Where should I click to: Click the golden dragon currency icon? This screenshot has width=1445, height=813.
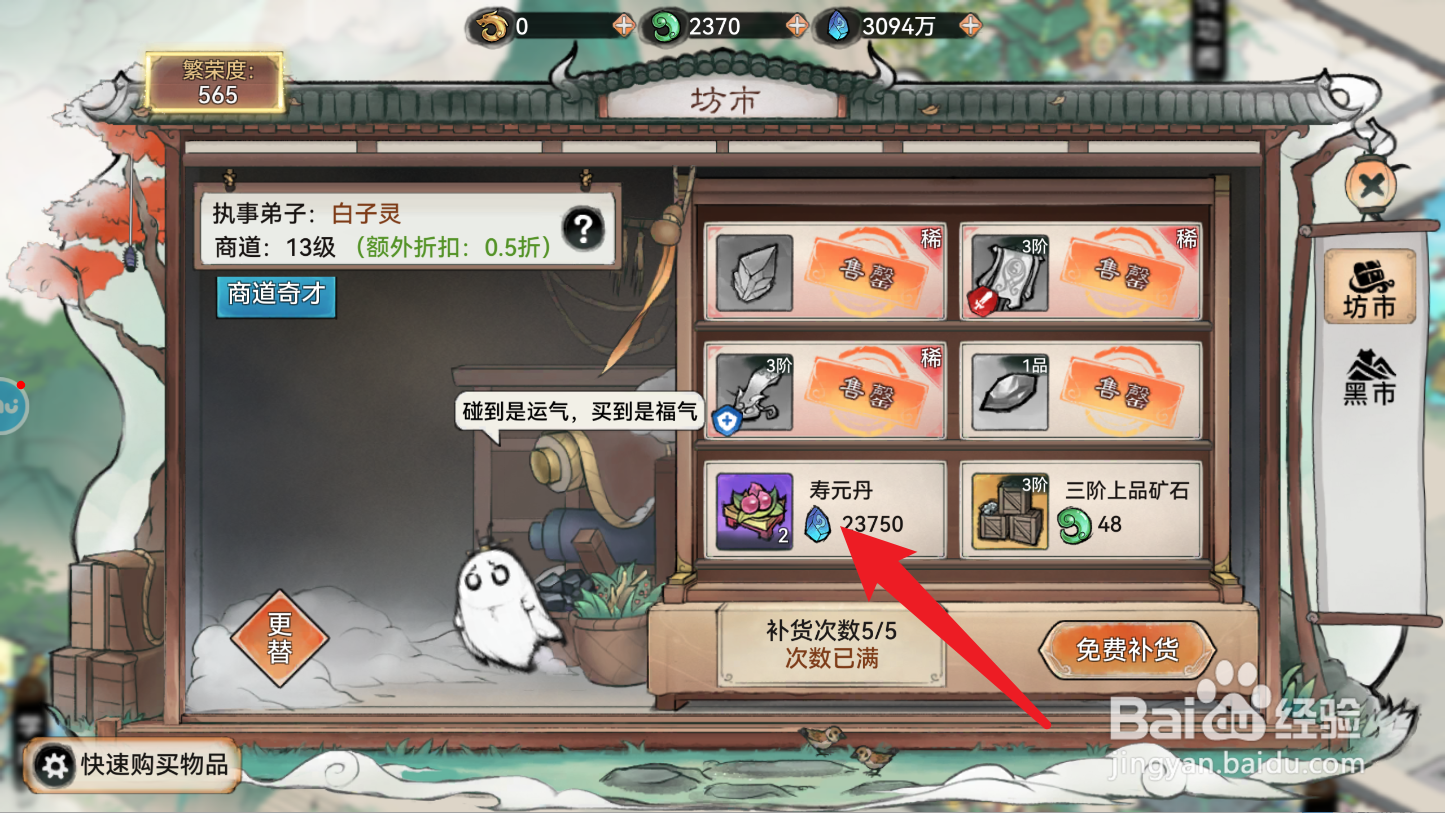491,25
